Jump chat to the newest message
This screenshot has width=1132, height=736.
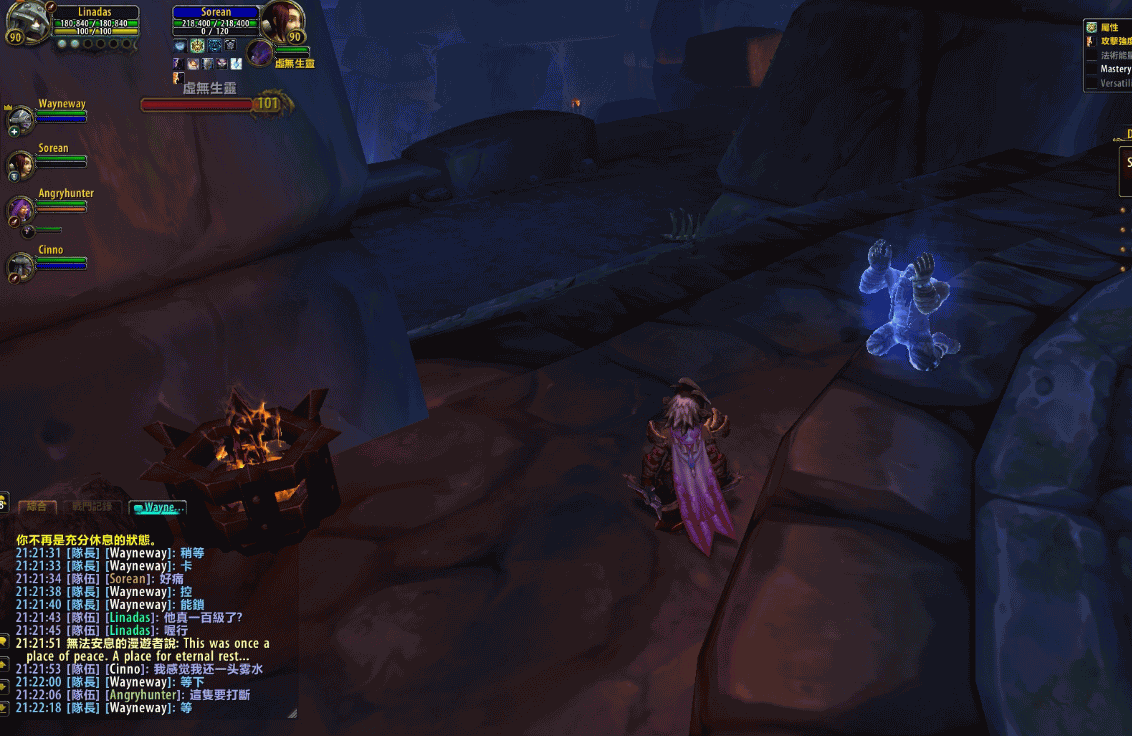pos(3,709)
